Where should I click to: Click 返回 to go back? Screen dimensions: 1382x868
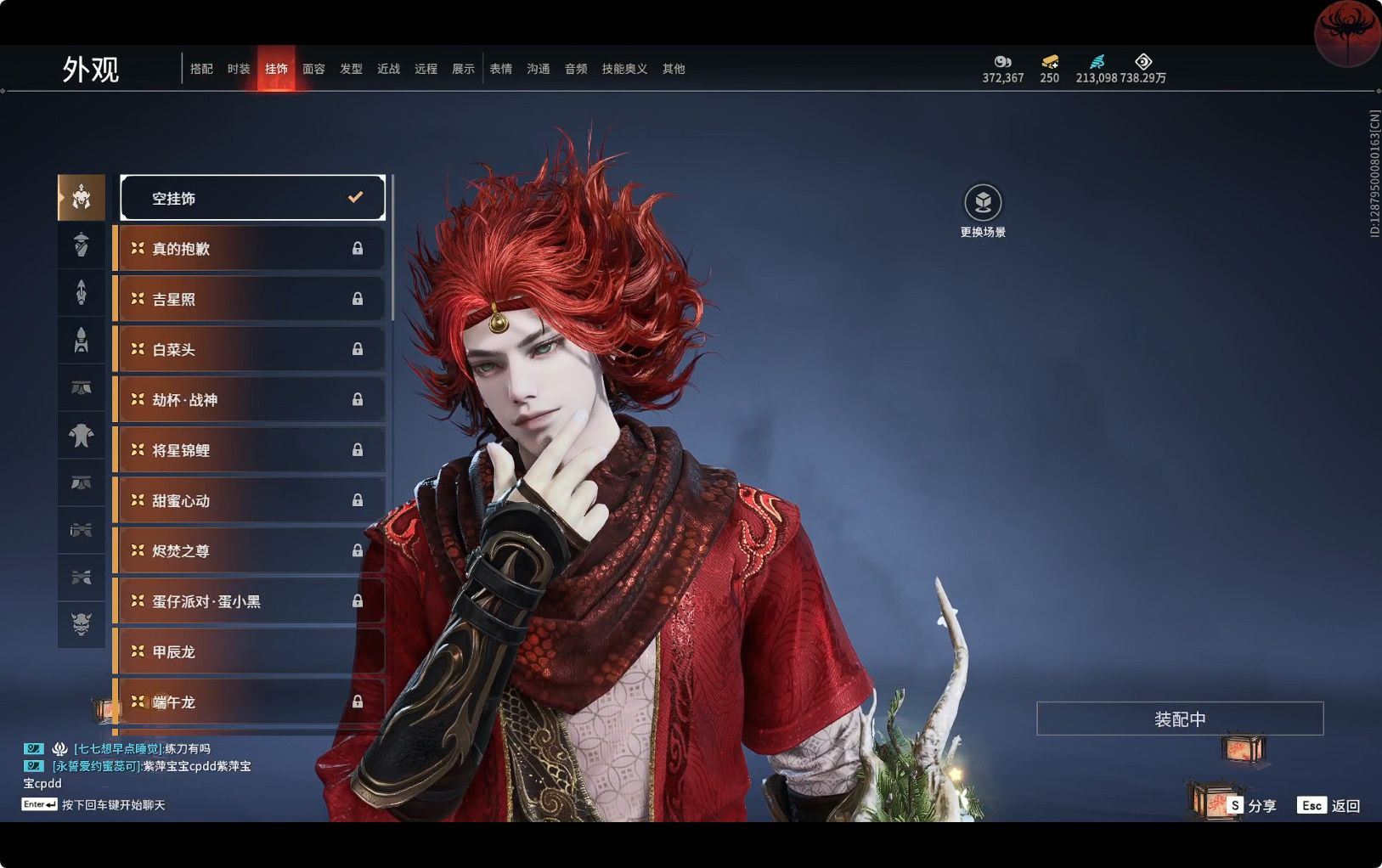(x=1329, y=805)
